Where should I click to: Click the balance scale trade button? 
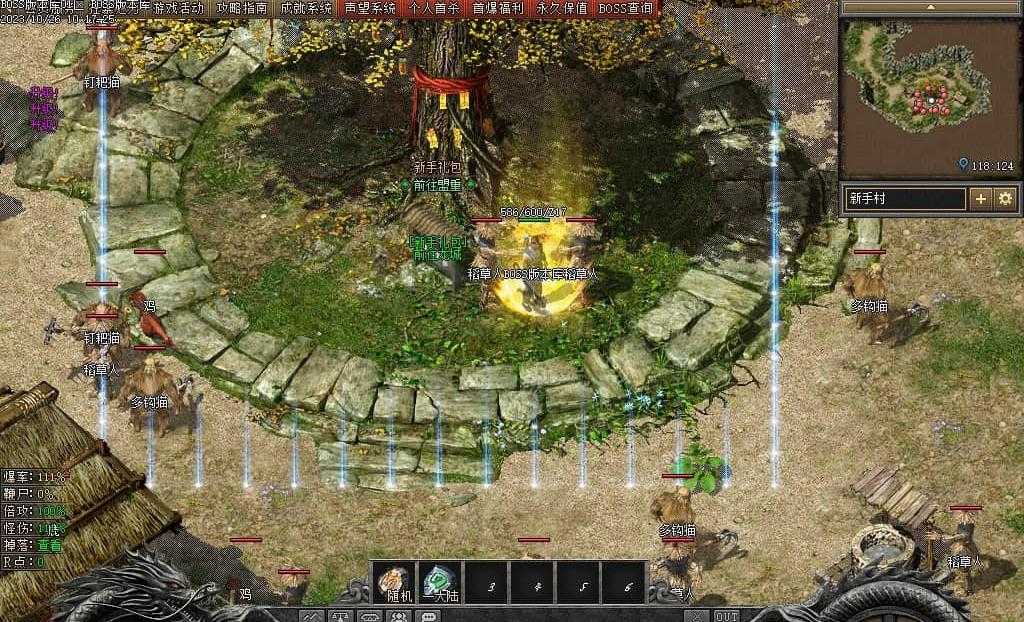click(x=342, y=616)
